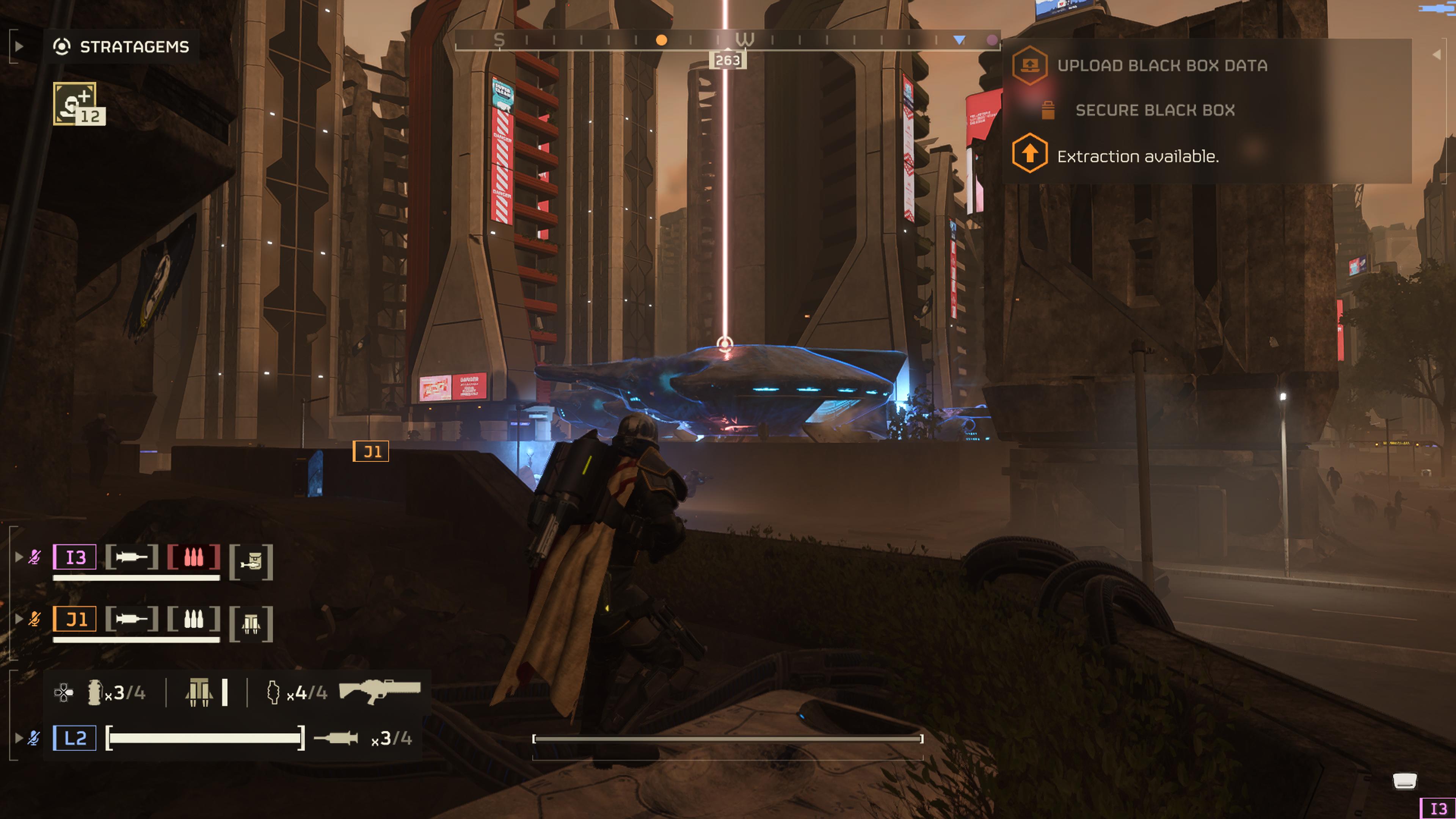Screen dimensions: 1456x819
Task: Select the equipped primary weapon icon
Action: pos(379,690)
